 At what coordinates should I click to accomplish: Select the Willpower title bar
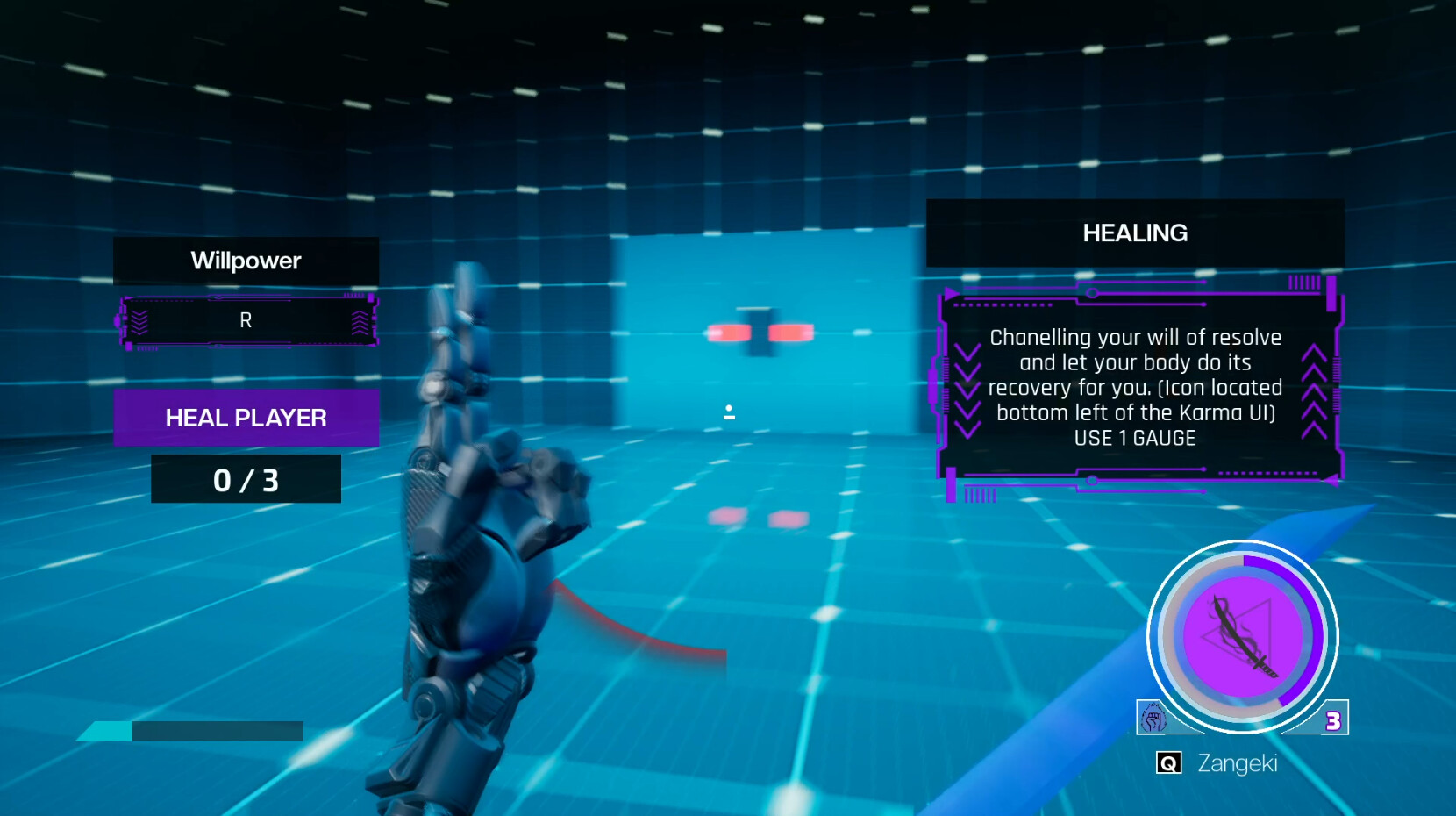click(x=246, y=261)
